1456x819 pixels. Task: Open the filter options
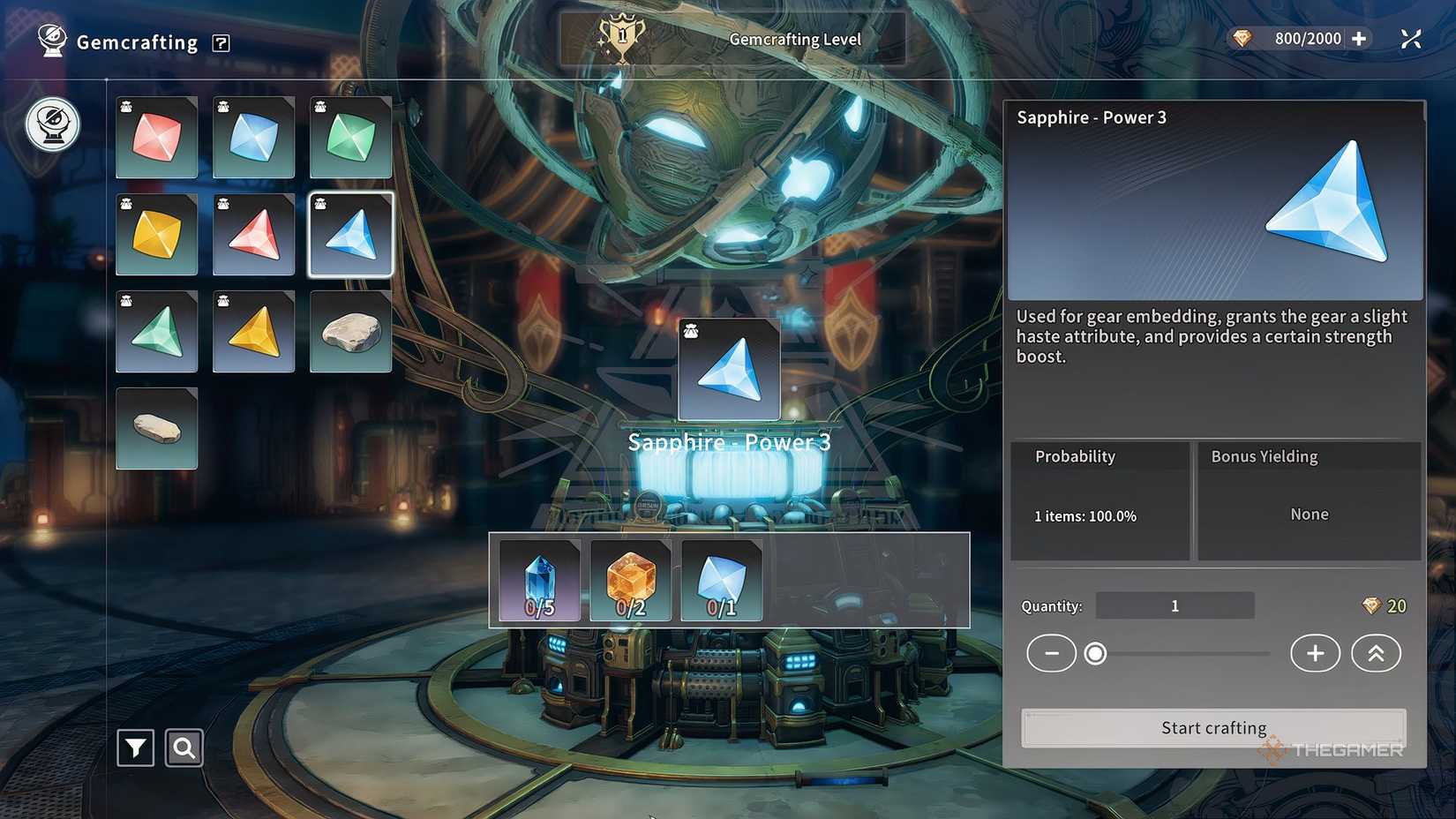[x=134, y=748]
